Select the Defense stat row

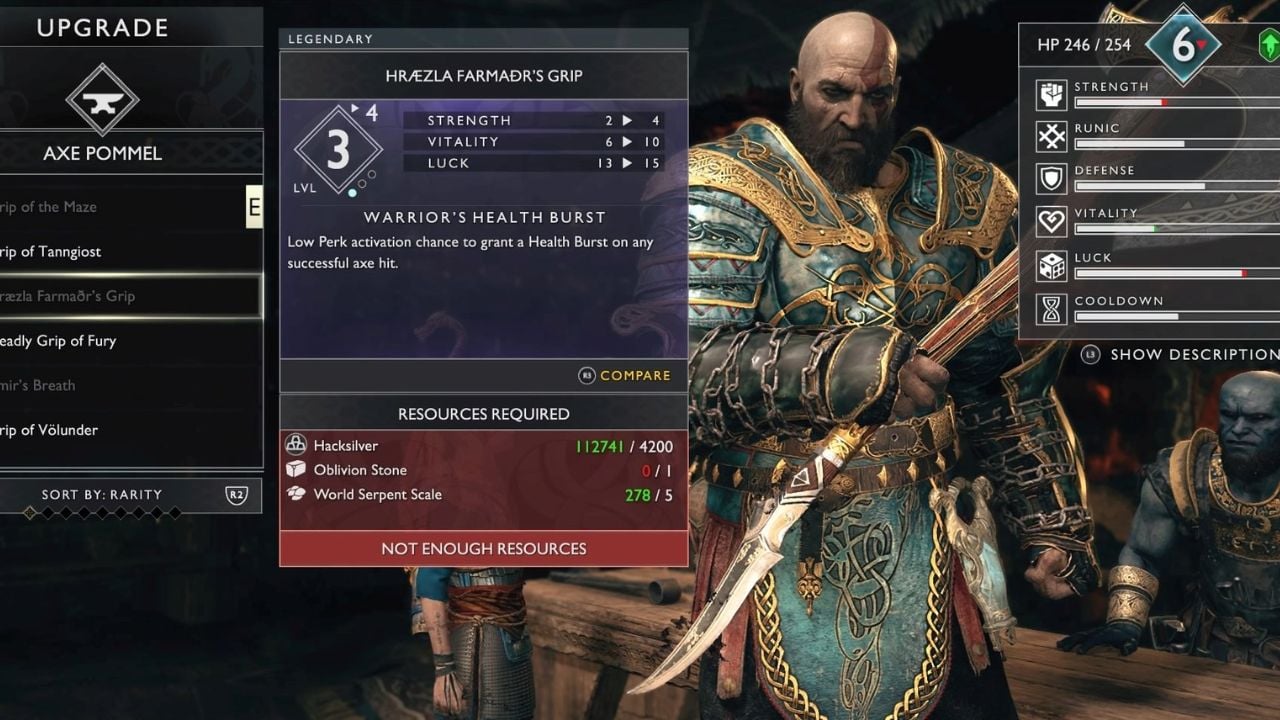[1150, 178]
